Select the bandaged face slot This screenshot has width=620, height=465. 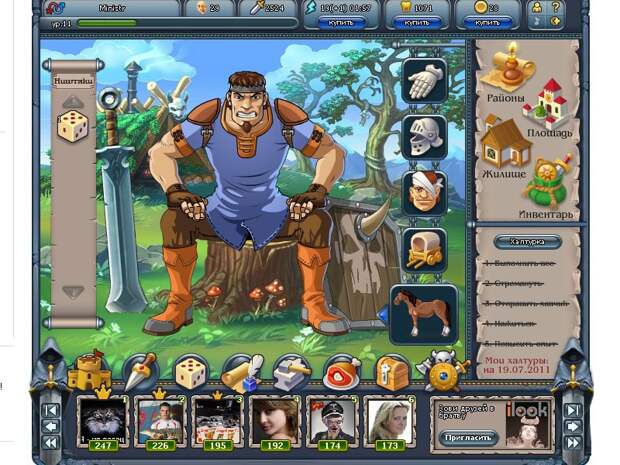pos(423,192)
